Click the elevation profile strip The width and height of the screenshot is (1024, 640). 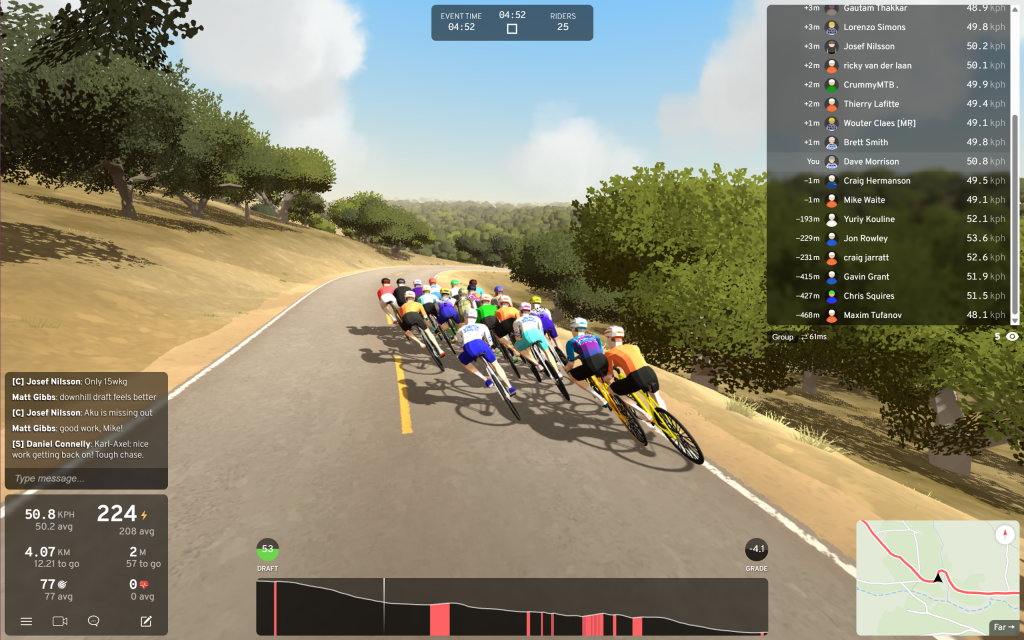pyautogui.click(x=512, y=606)
